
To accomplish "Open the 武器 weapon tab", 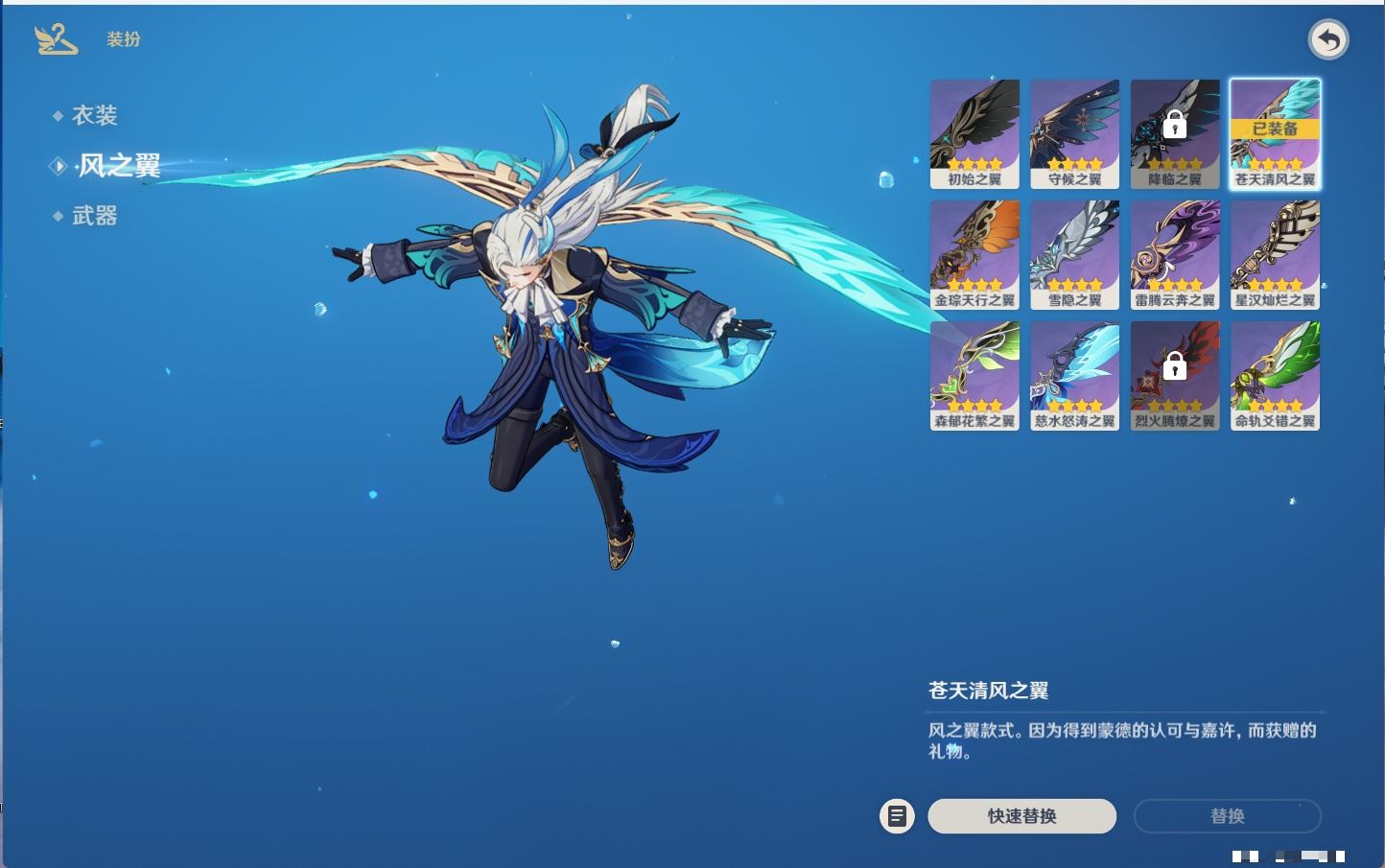I will pos(94,217).
